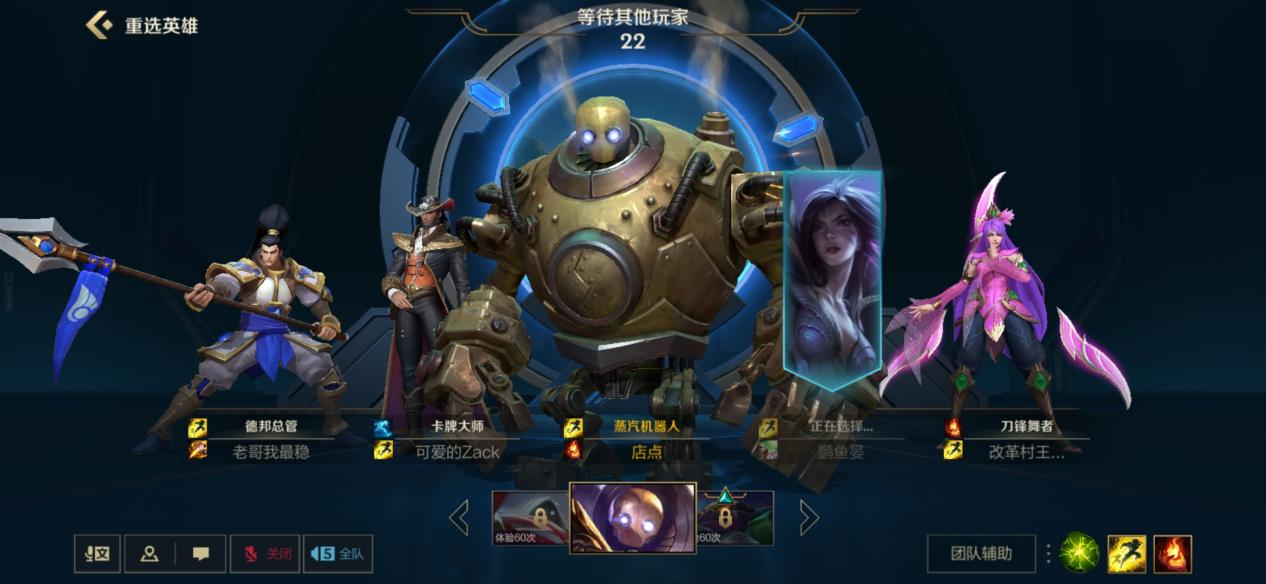Toggle the 全队 team speaker button
The width and height of the screenshot is (1266, 584).
[337, 553]
